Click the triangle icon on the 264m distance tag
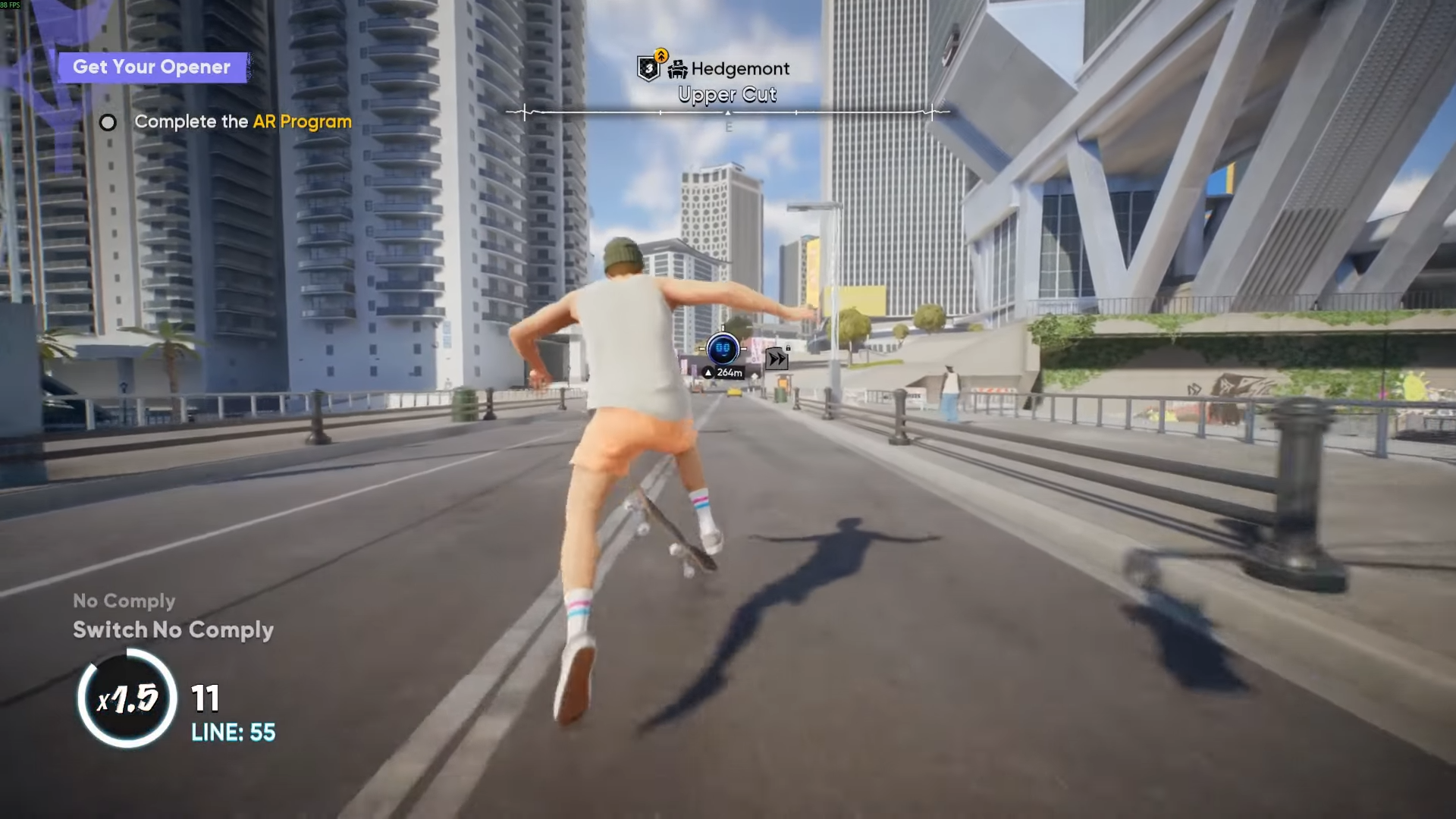This screenshot has width=1456, height=819. point(708,372)
